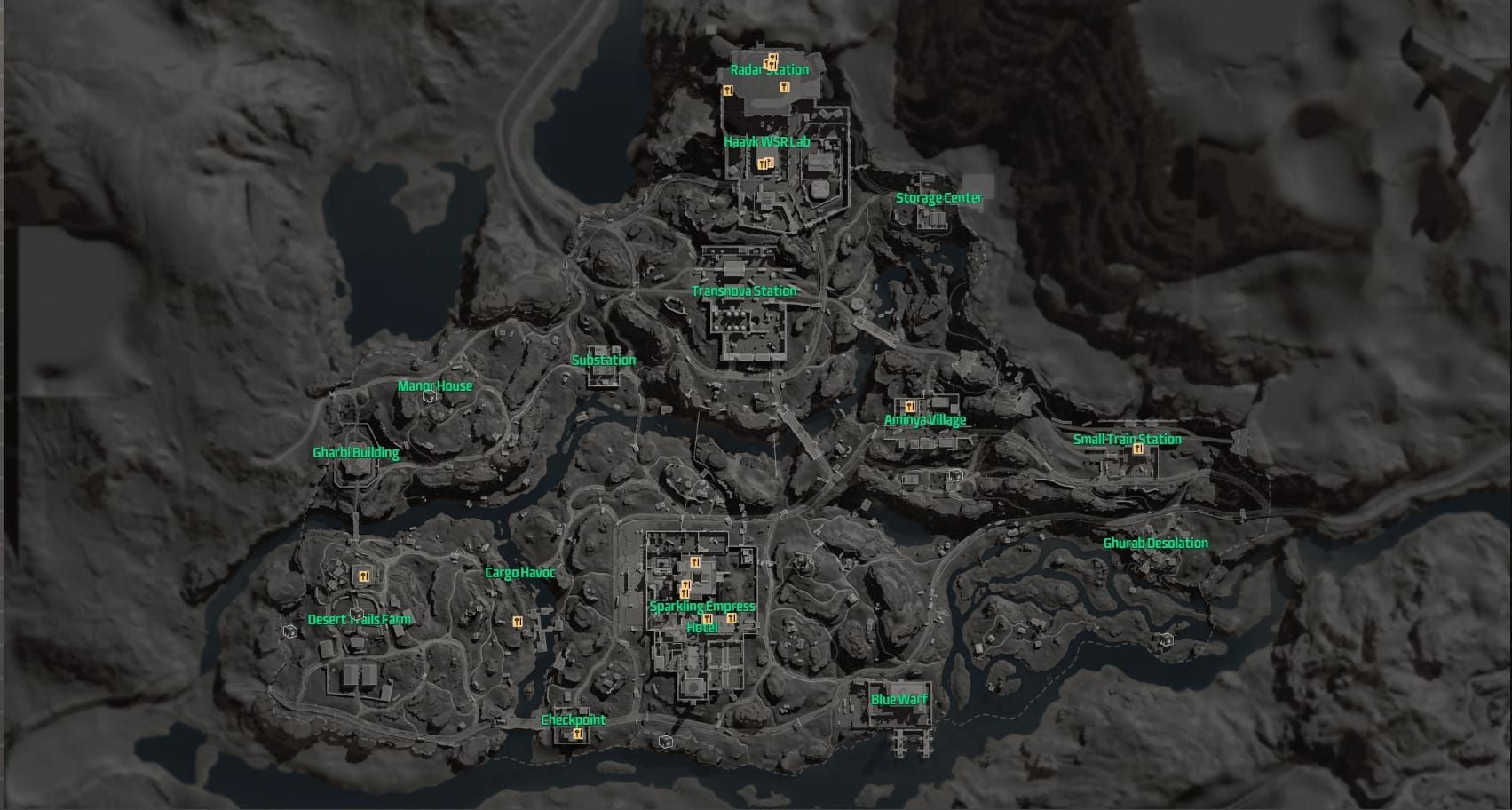Image resolution: width=1512 pixels, height=810 pixels.
Task: Open the Storage Center label
Action: [x=940, y=198]
